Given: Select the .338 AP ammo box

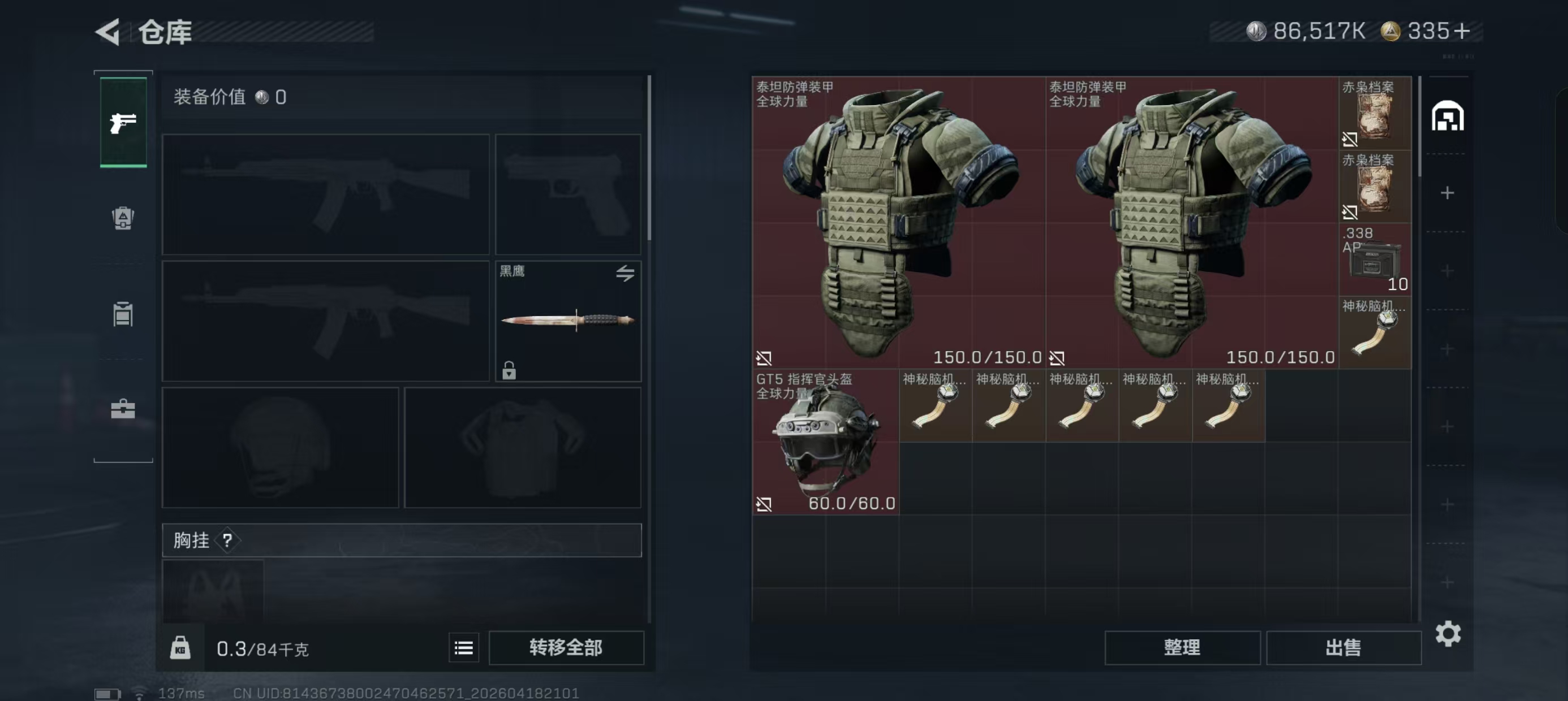Looking at the screenshot, I should point(1375,259).
